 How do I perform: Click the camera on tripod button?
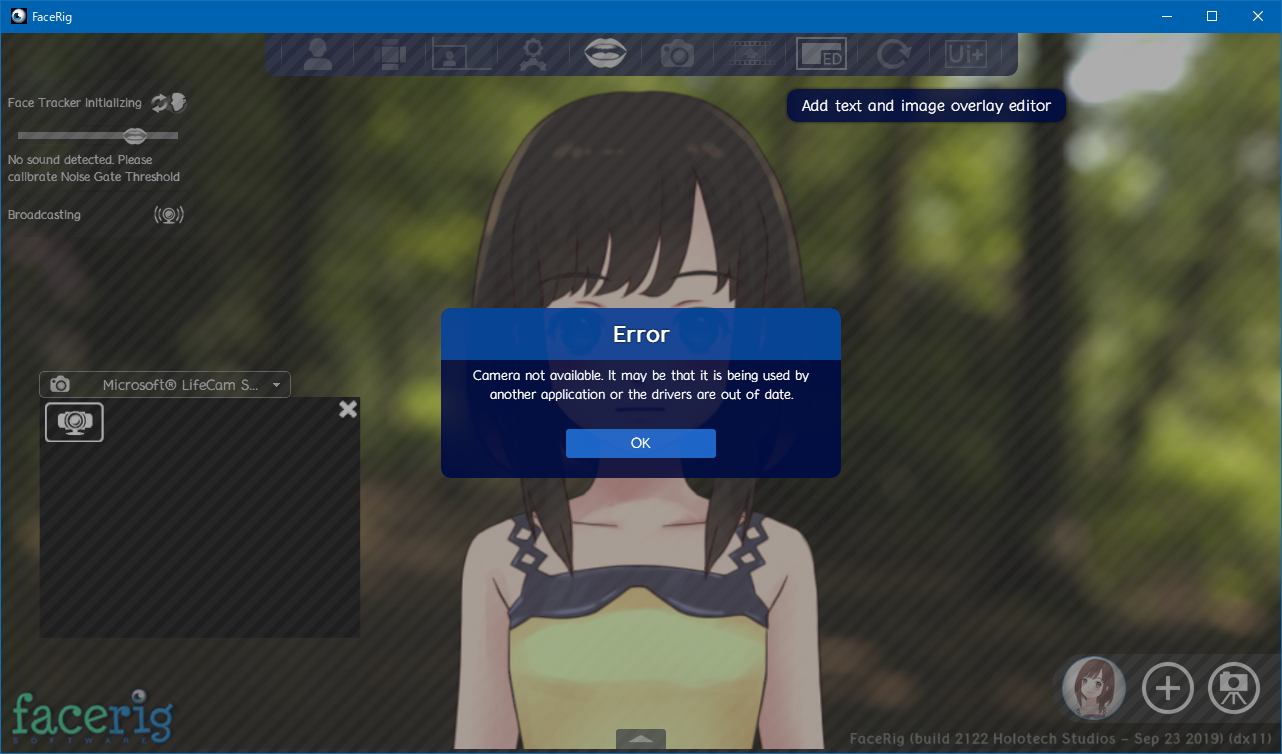(x=1233, y=688)
